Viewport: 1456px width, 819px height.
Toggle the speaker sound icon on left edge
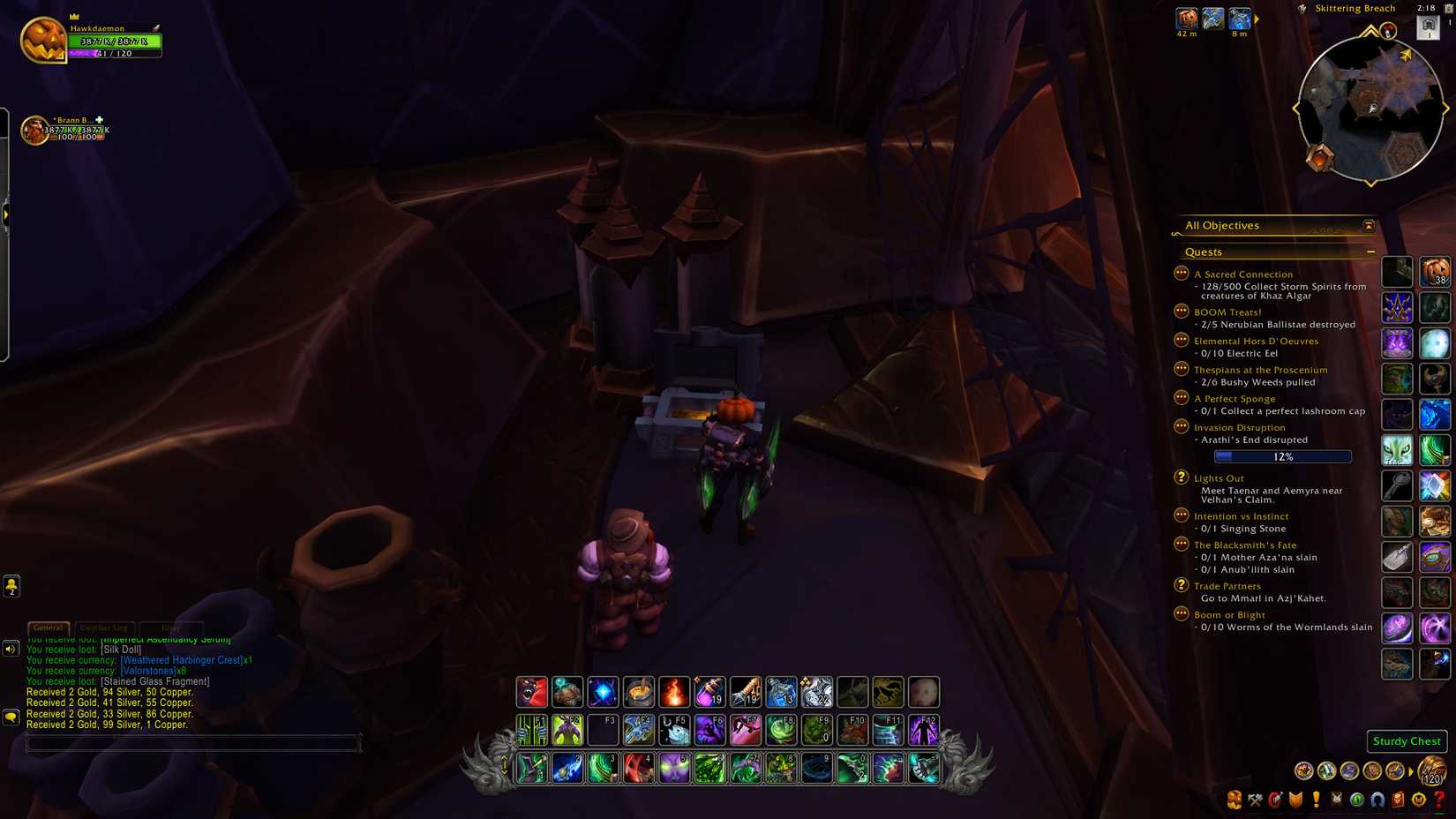point(10,649)
